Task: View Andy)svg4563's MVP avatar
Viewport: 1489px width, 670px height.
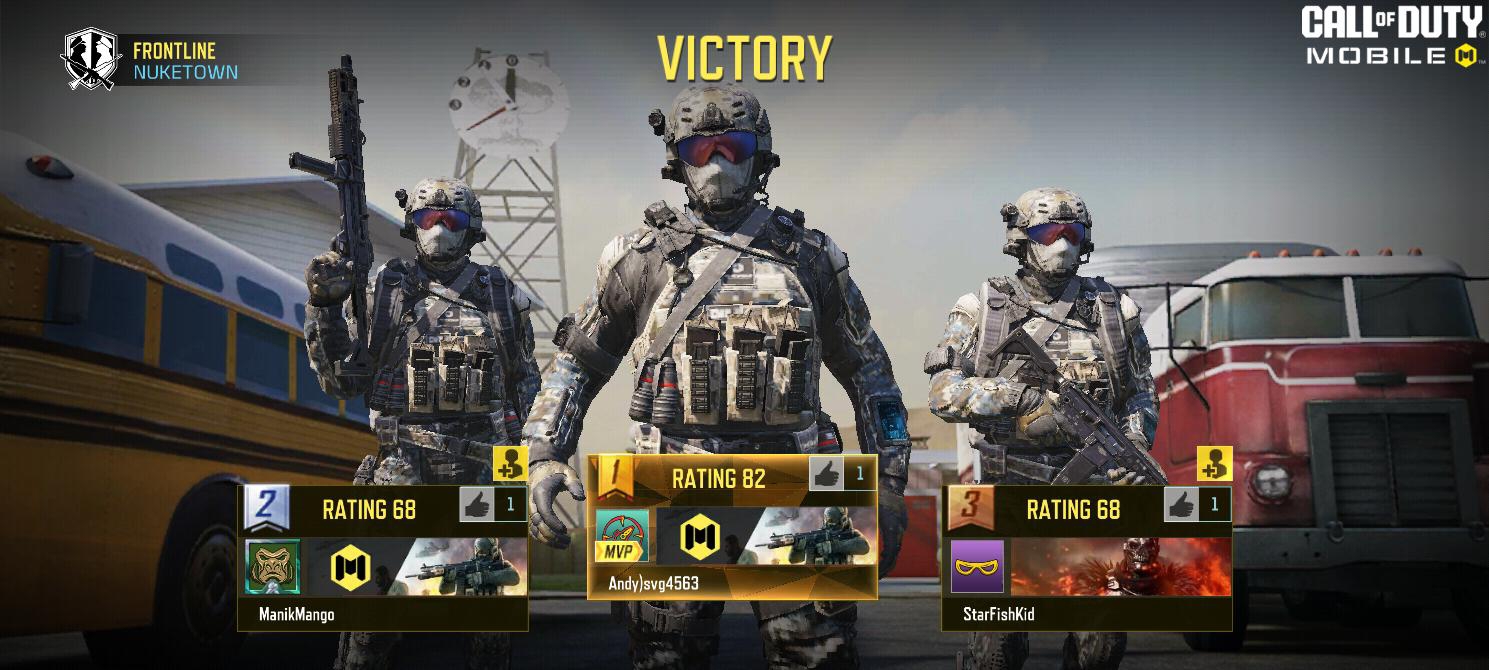Action: pyautogui.click(x=622, y=535)
